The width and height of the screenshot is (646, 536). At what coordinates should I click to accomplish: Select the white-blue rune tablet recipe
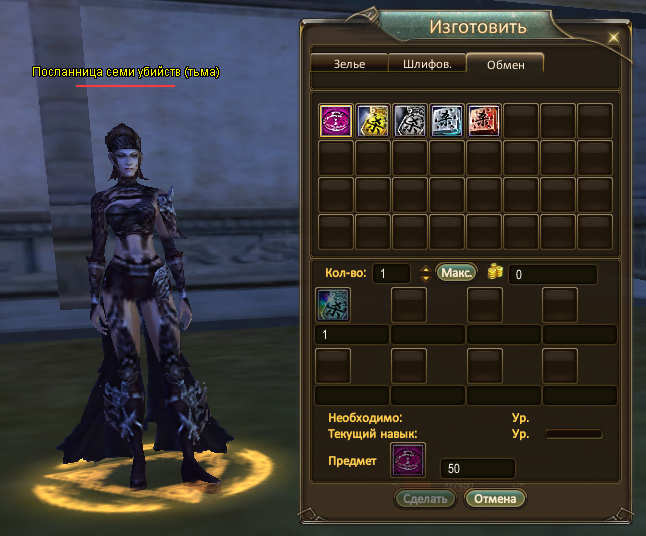[x=447, y=121]
